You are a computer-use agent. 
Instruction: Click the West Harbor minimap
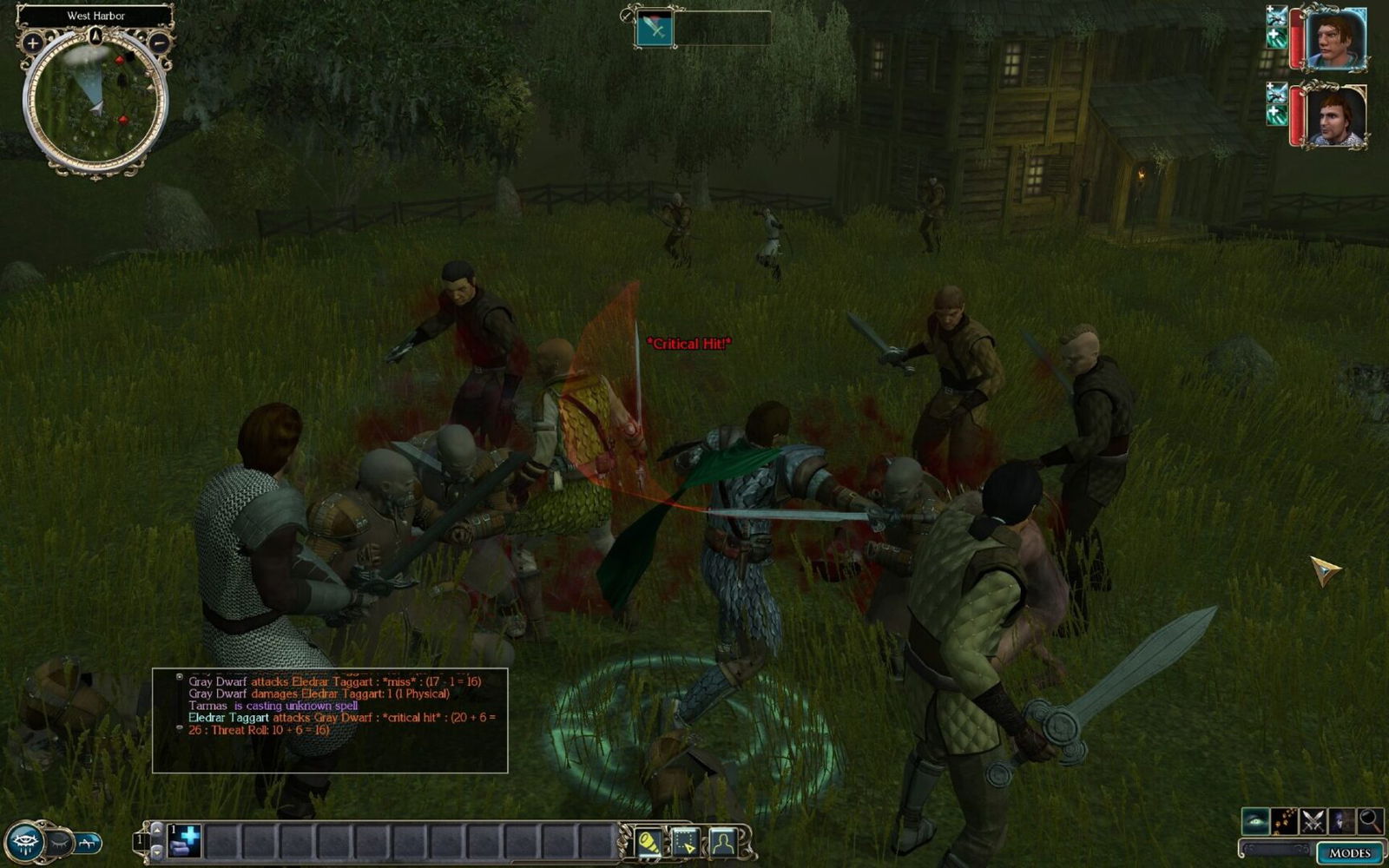95,102
